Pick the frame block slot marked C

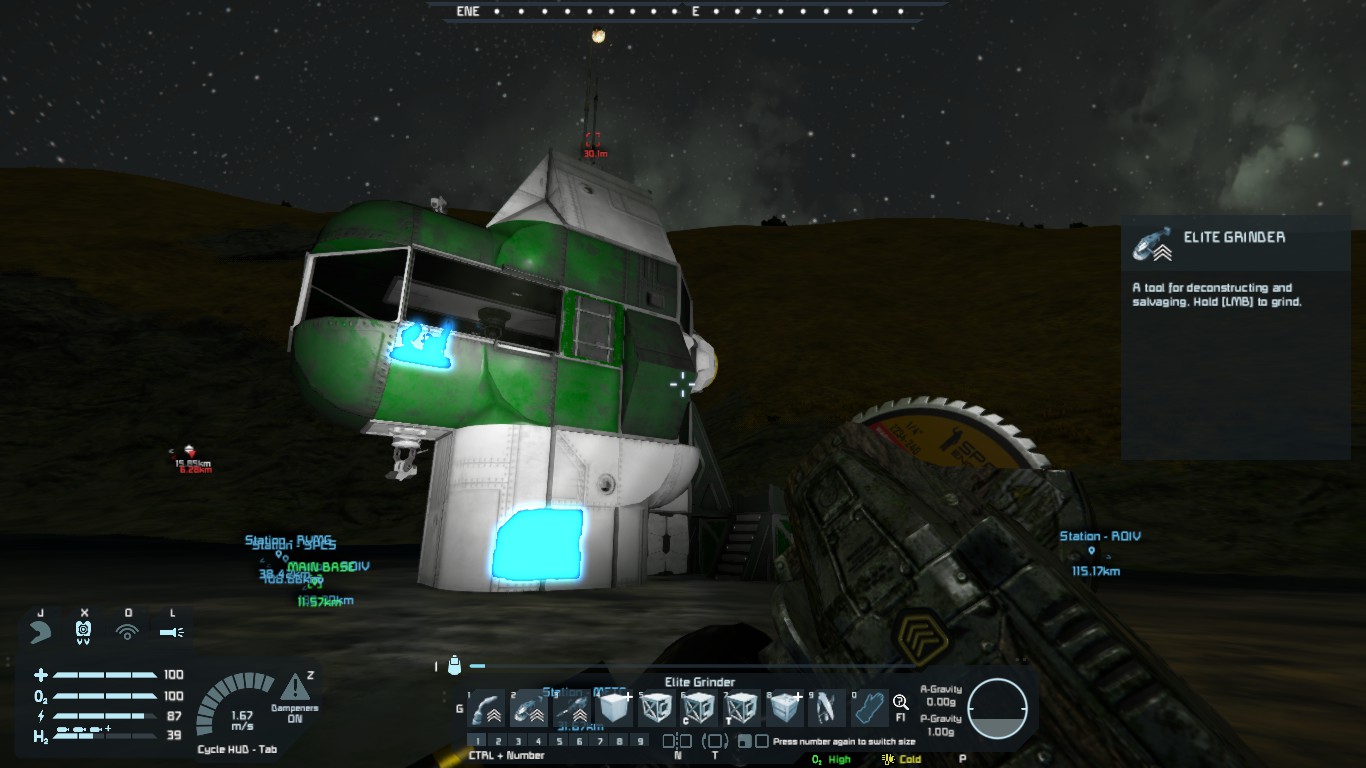point(700,709)
